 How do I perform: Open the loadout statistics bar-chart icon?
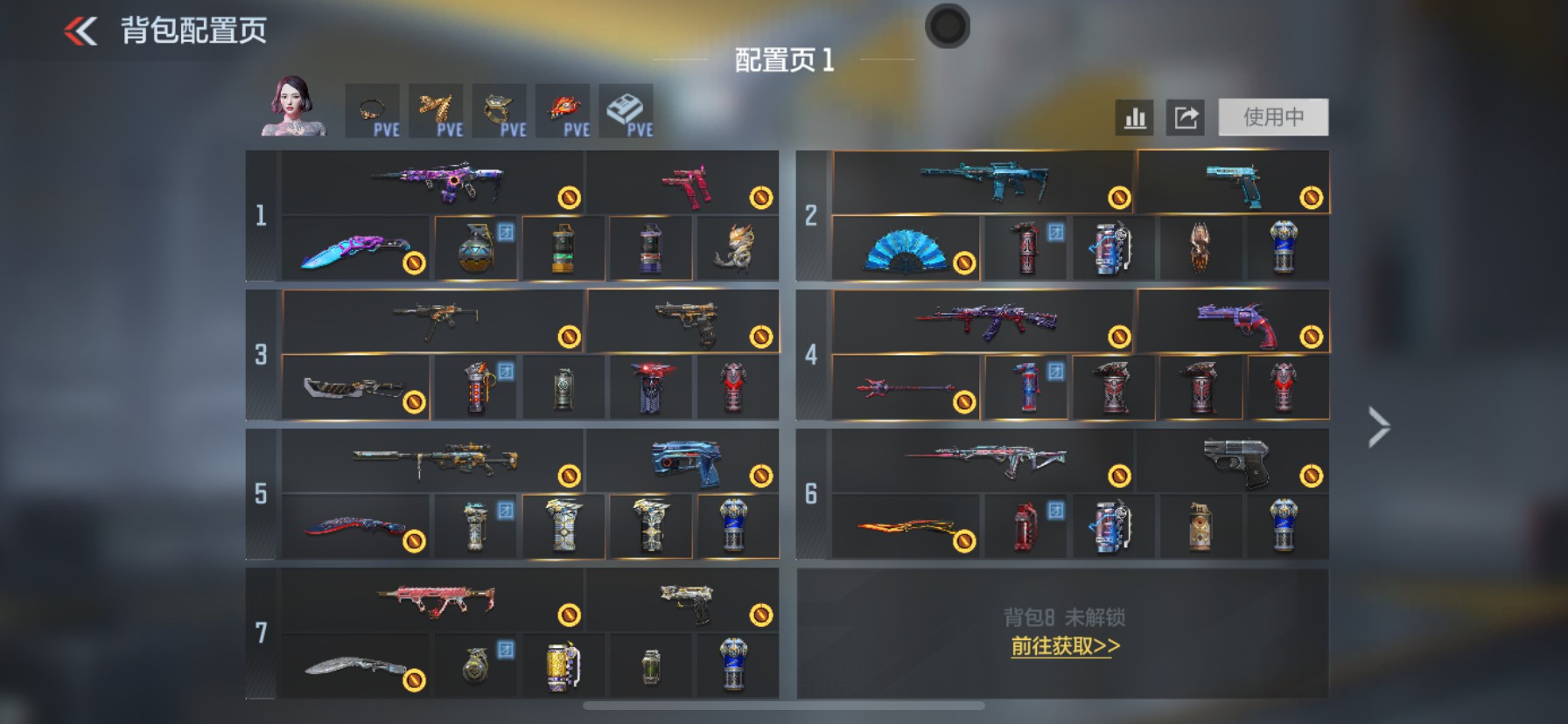pyautogui.click(x=1134, y=118)
